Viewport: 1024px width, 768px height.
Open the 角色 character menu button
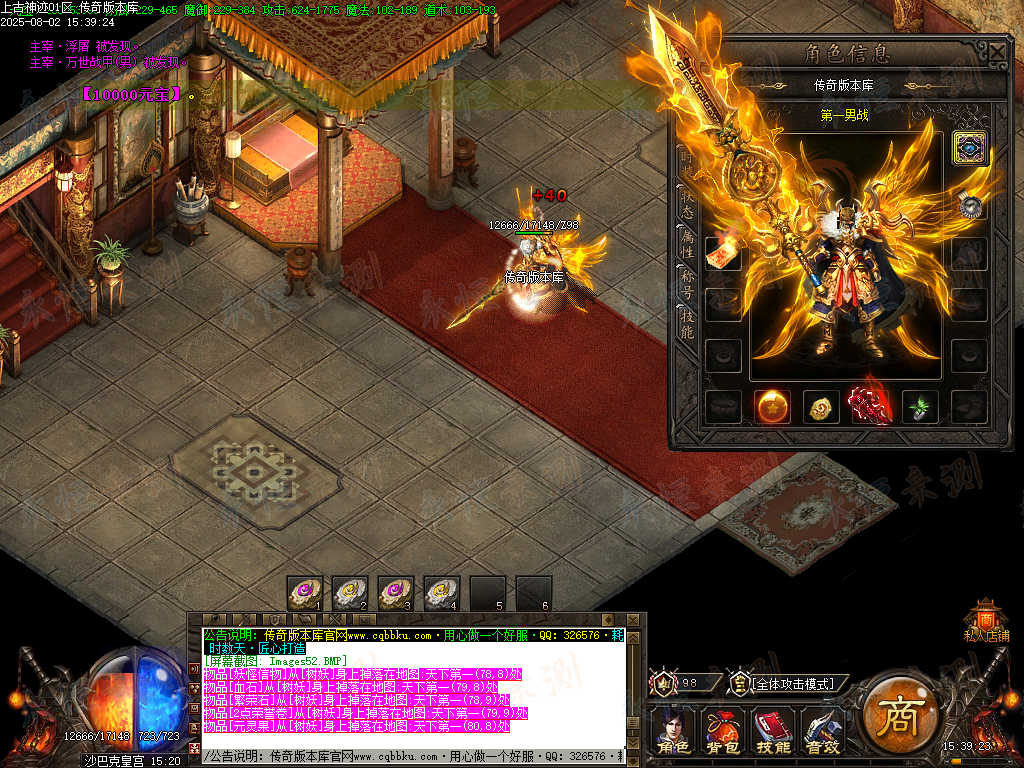[672, 730]
